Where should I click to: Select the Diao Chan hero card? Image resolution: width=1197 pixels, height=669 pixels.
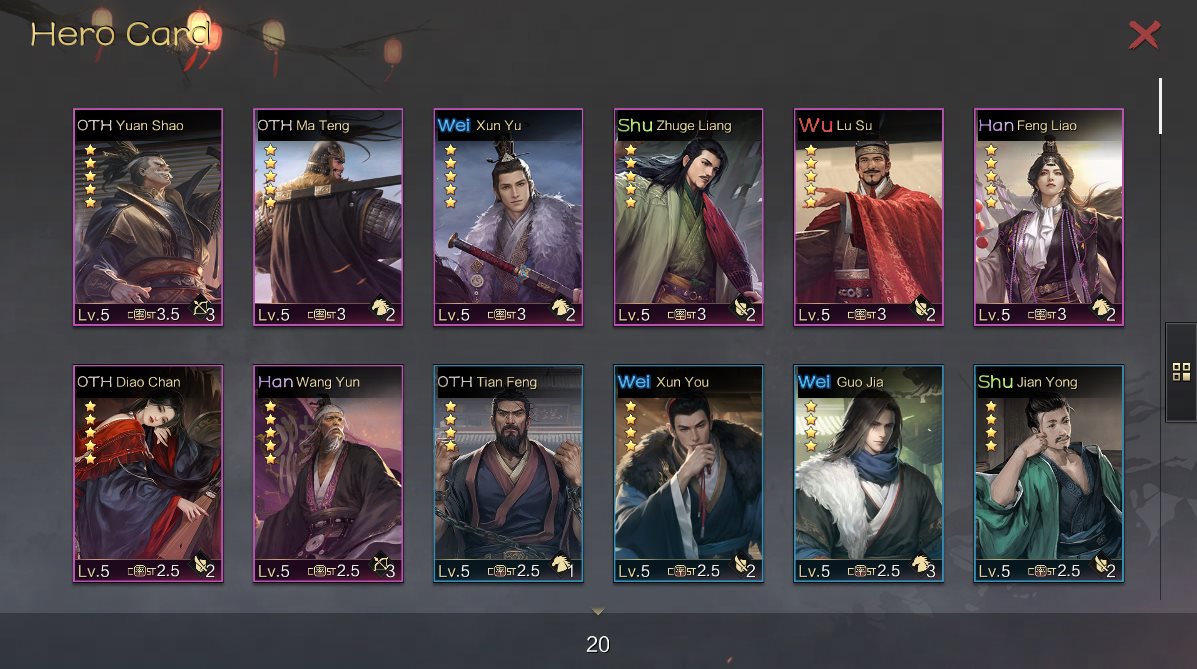click(x=148, y=473)
